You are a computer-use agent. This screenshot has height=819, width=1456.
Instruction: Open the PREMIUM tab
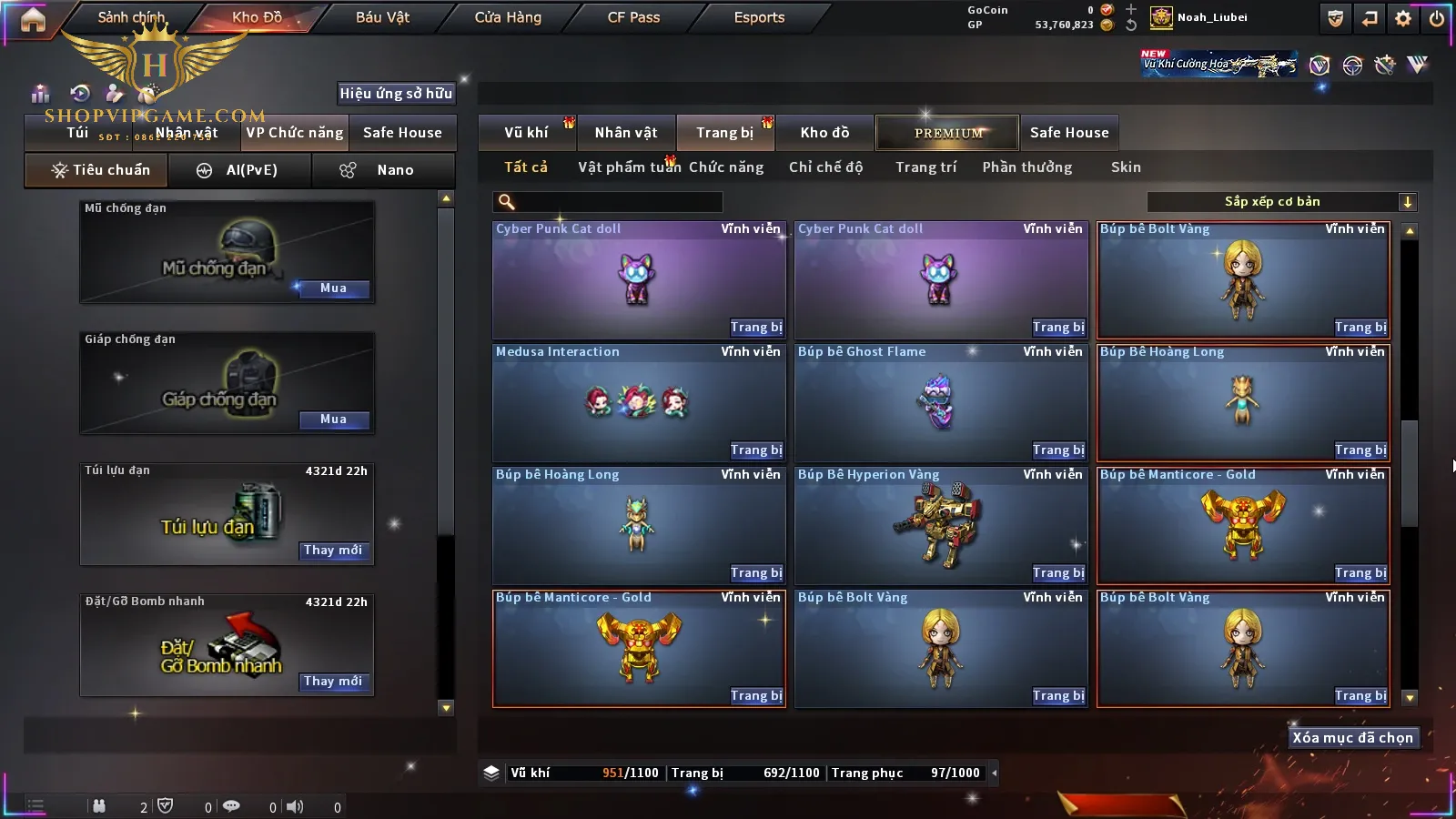click(947, 133)
